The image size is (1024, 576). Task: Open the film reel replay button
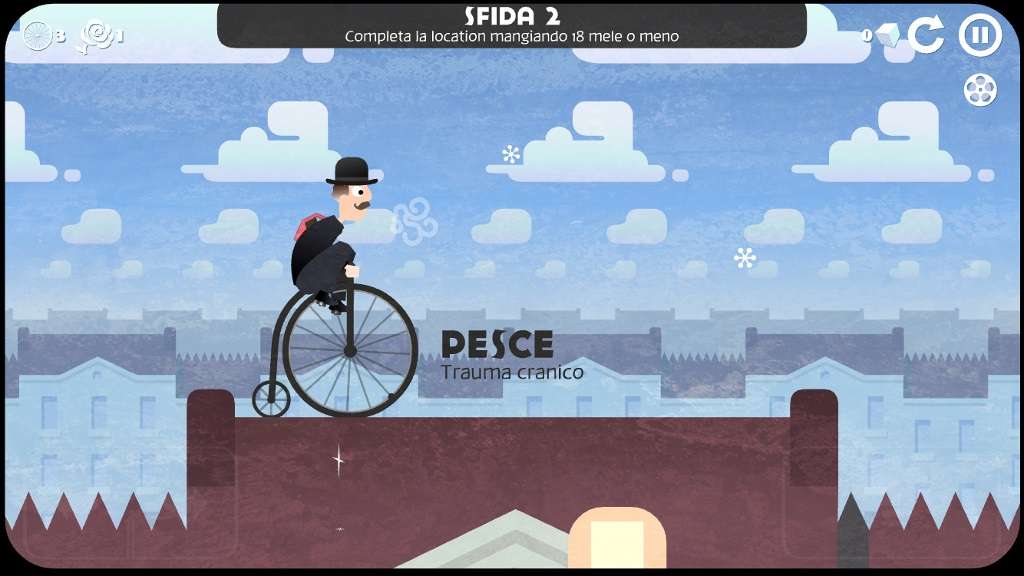[980, 90]
